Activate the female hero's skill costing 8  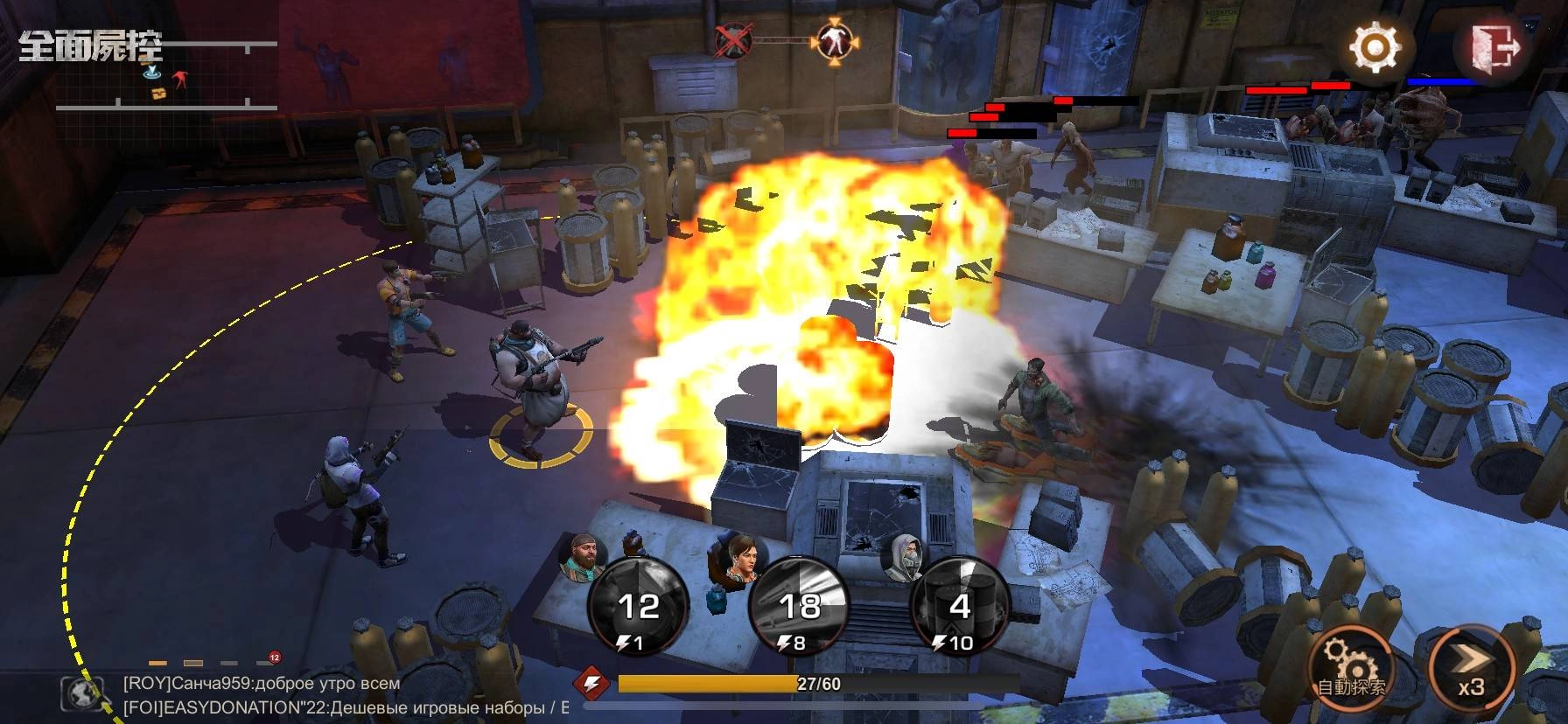click(x=798, y=608)
